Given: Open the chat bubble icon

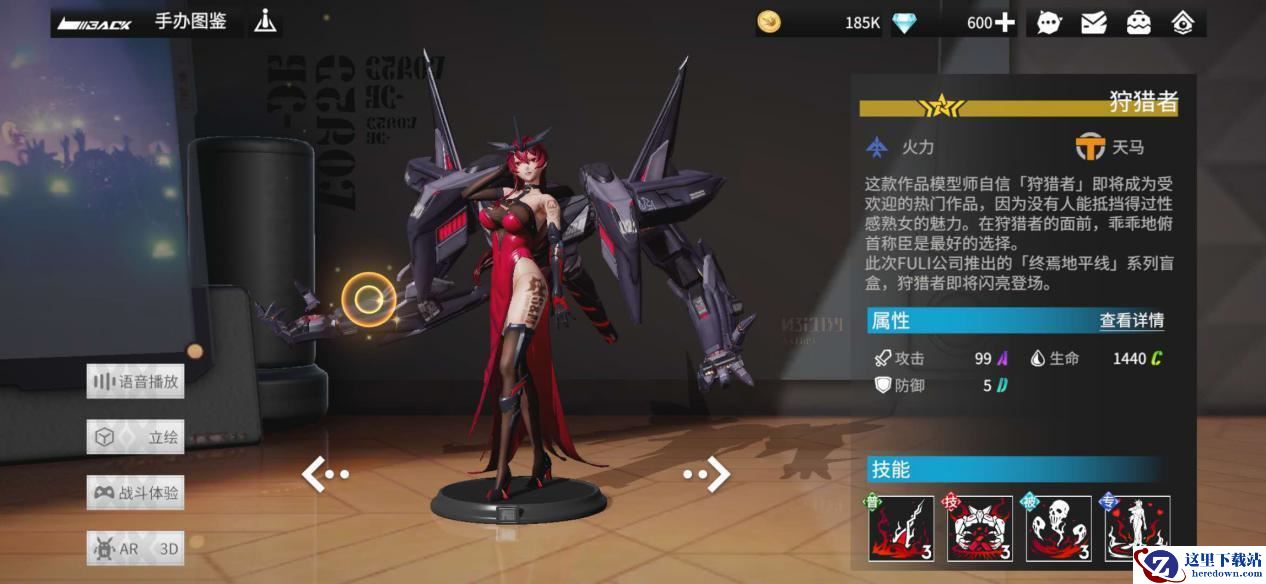Looking at the screenshot, I should 1049,22.
